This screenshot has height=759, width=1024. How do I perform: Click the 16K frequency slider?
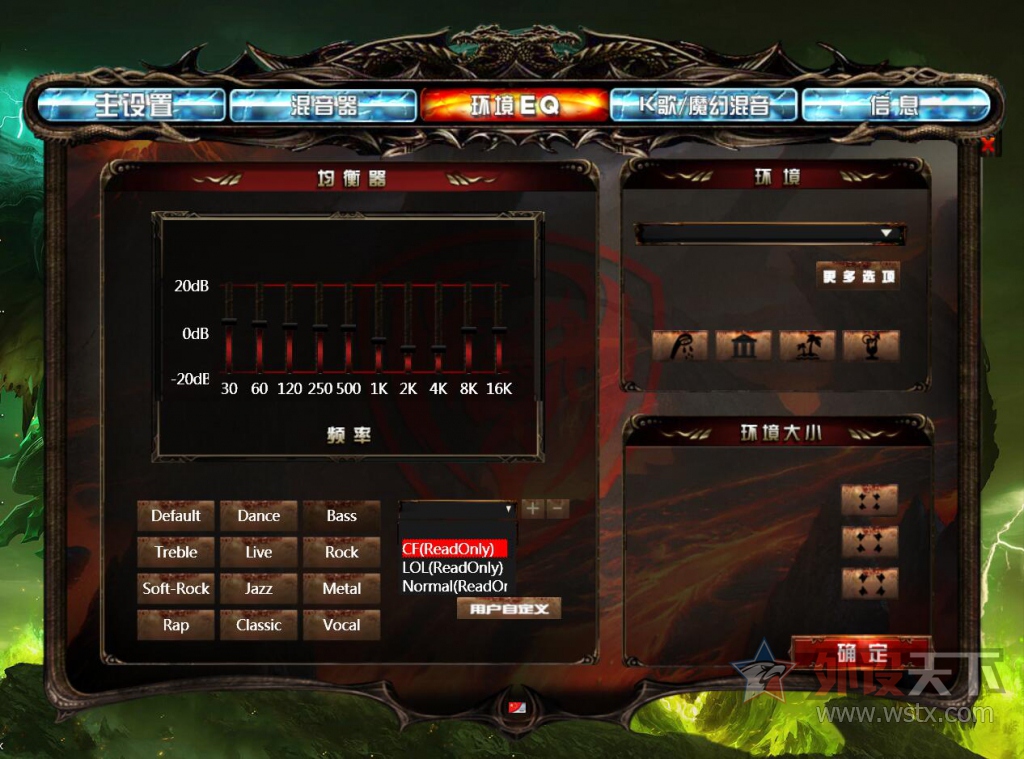coord(499,328)
